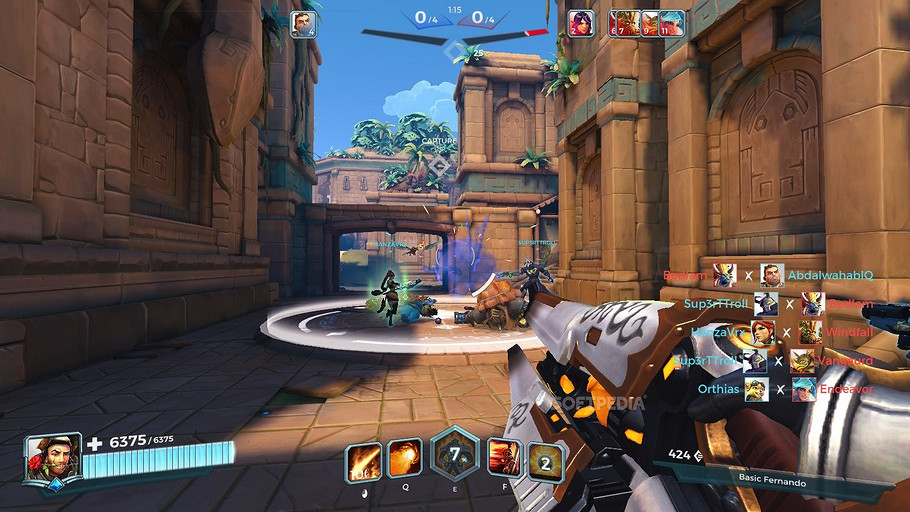The width and height of the screenshot is (910, 512).
Task: Select the bearded teammate portrait at top
Action: [303, 24]
